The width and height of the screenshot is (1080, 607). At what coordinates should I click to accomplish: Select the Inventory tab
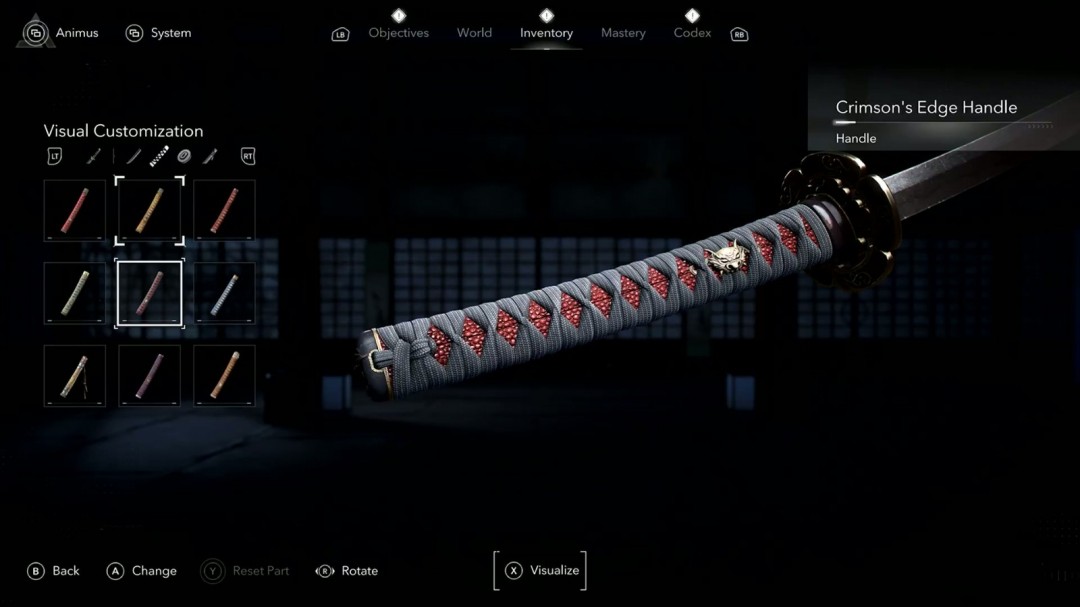[x=546, y=33]
